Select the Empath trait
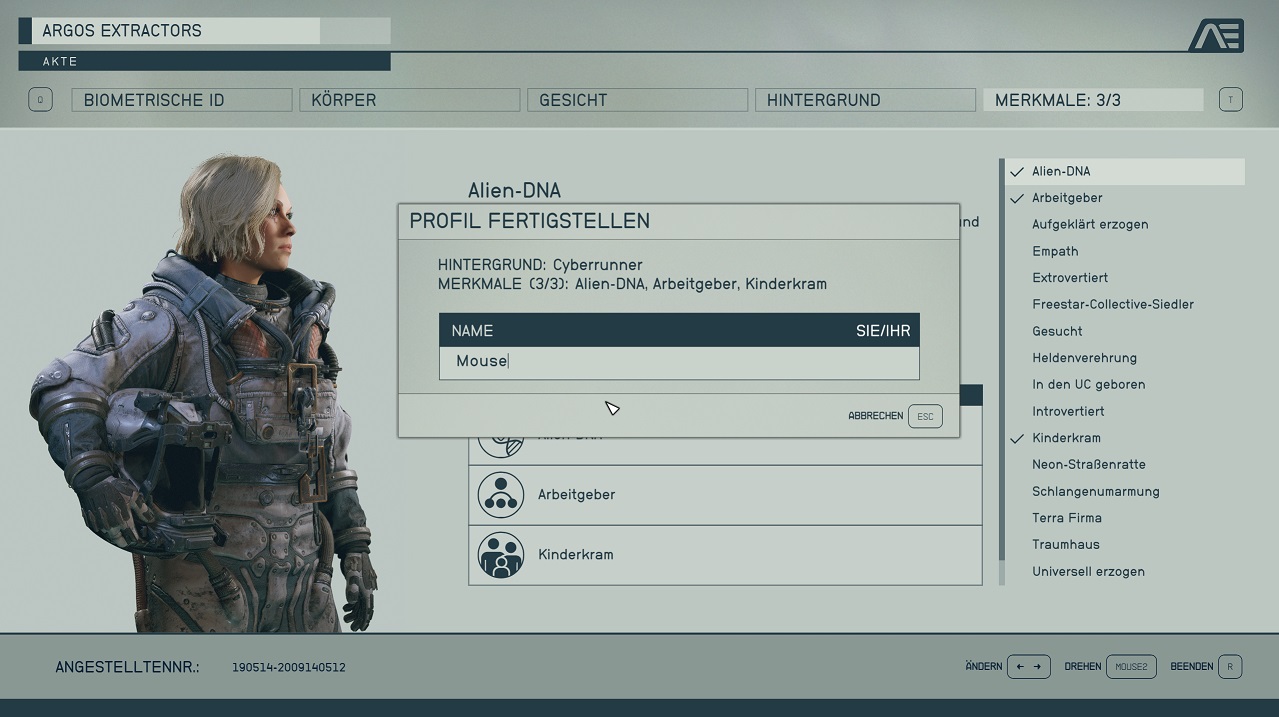Viewport: 1279px width, 717px height. point(1055,251)
